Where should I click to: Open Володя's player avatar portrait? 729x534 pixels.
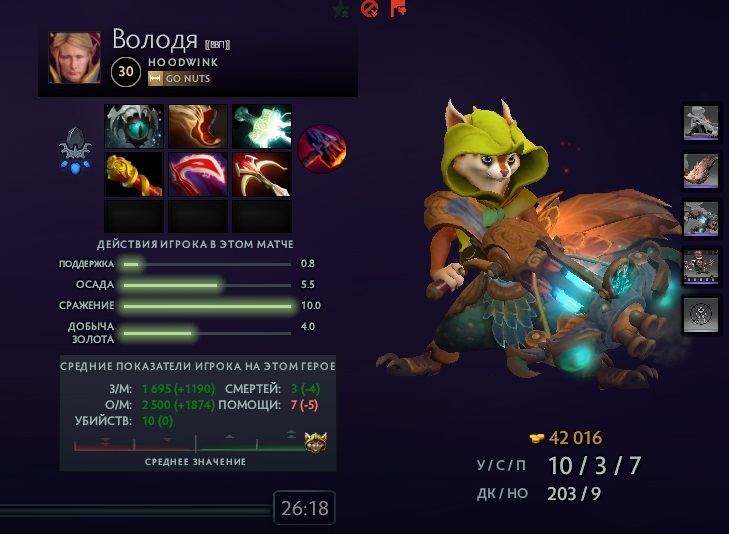pyautogui.click(x=75, y=58)
